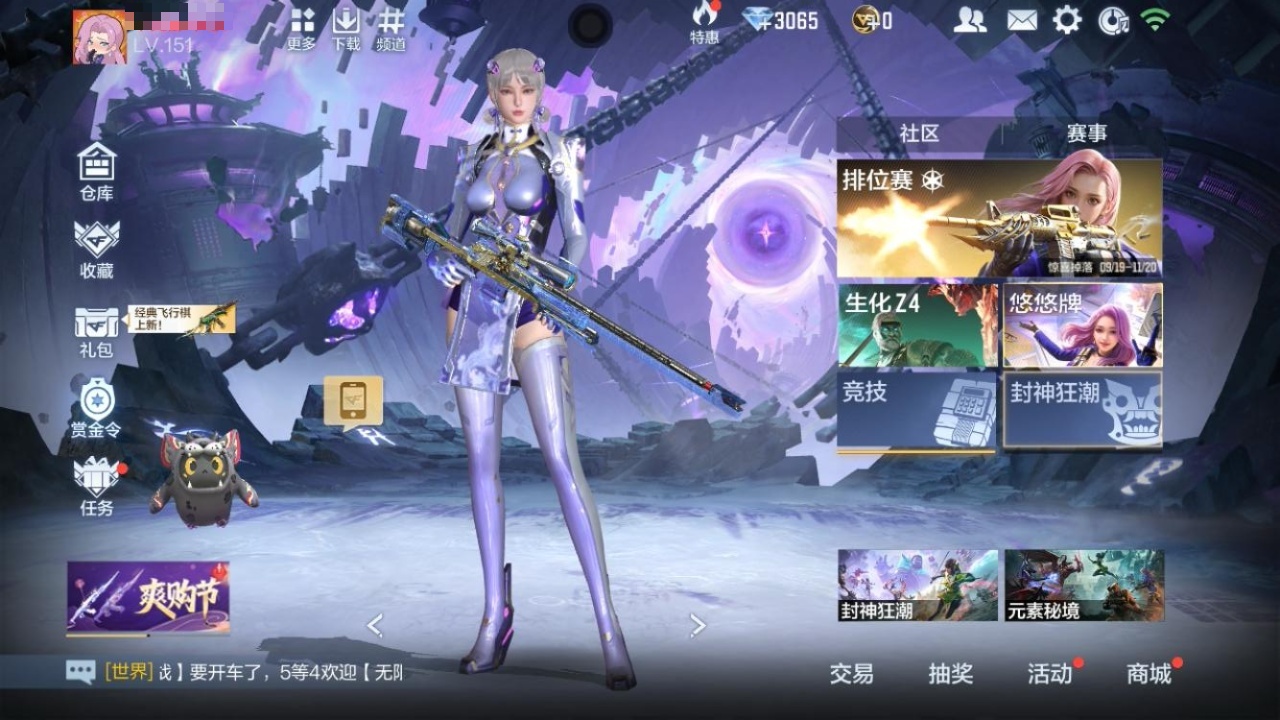Open the gear settings menu
1280x720 pixels.
click(1067, 20)
